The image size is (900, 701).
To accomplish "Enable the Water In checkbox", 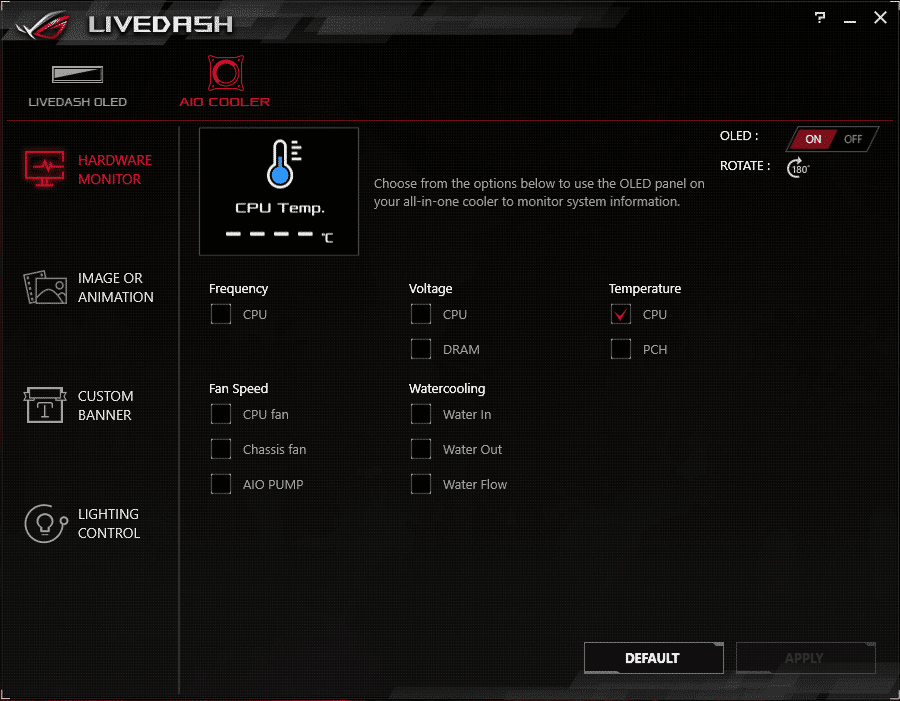I will tap(421, 415).
